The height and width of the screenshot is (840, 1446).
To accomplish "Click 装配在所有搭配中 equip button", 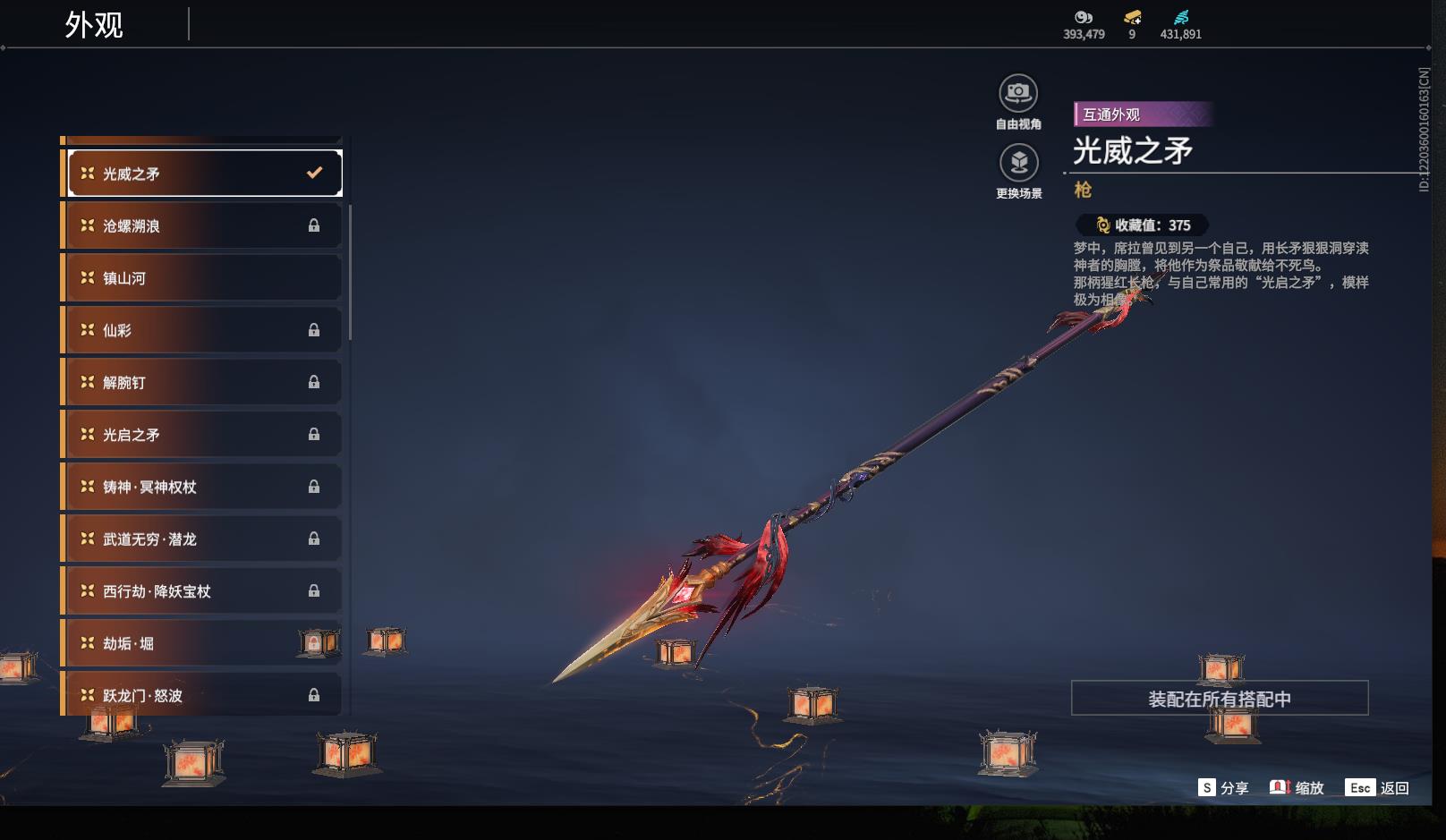I will [x=1219, y=699].
